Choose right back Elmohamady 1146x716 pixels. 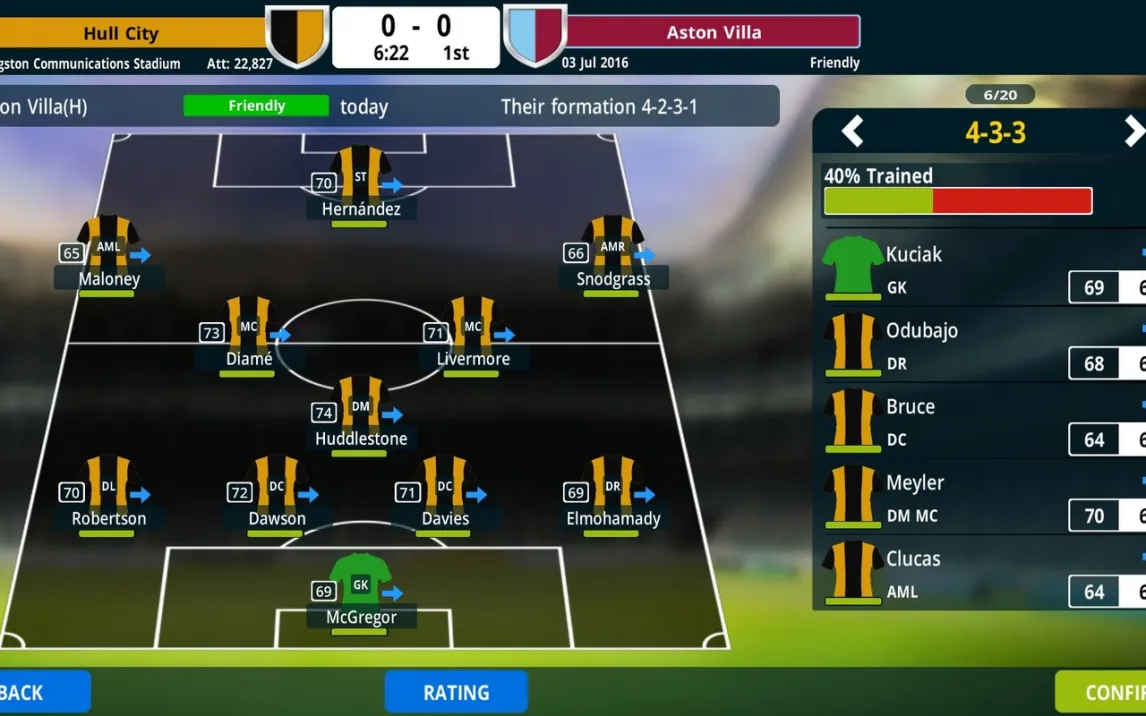pyautogui.click(x=612, y=488)
